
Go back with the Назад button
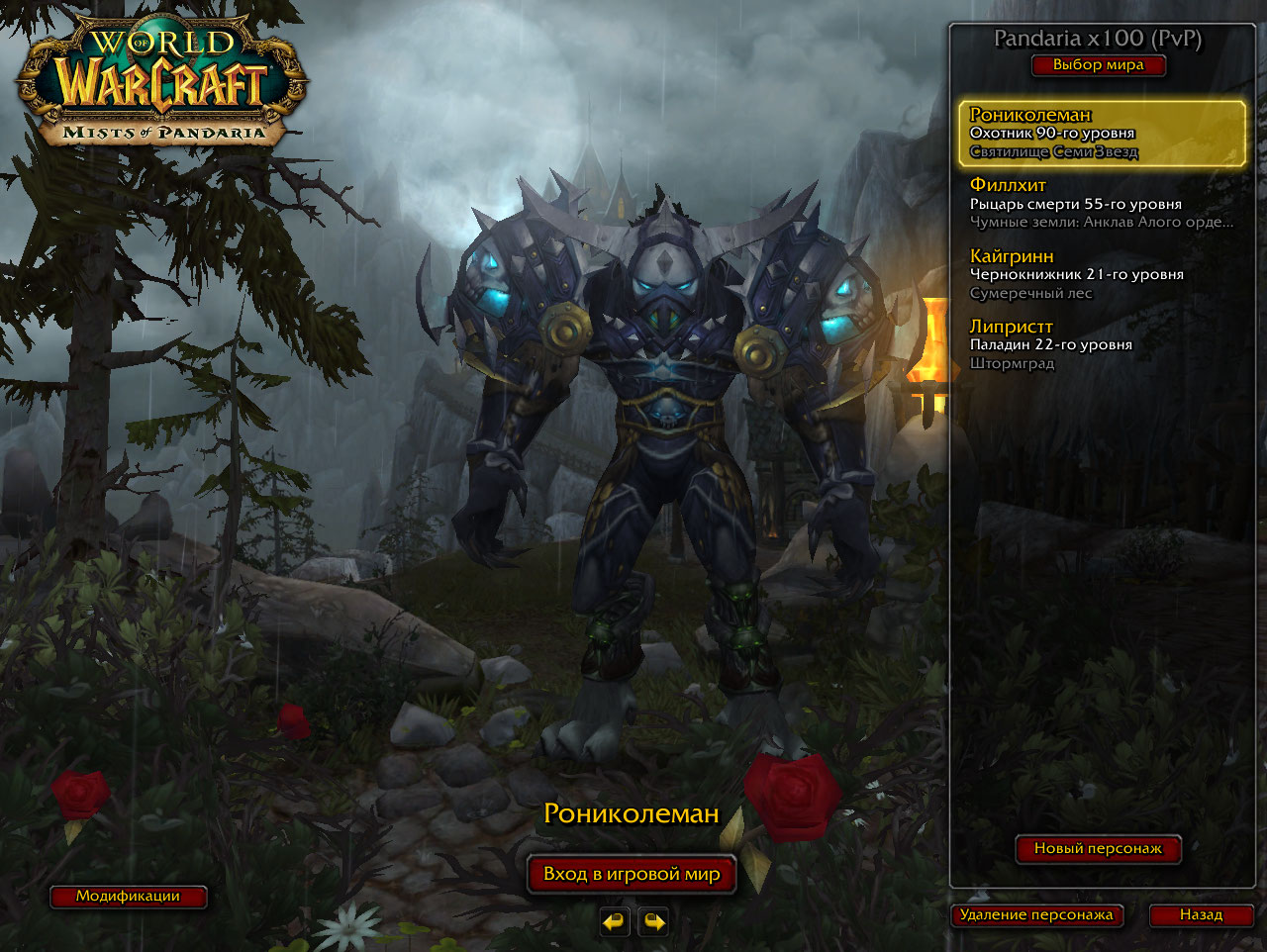point(1201,915)
